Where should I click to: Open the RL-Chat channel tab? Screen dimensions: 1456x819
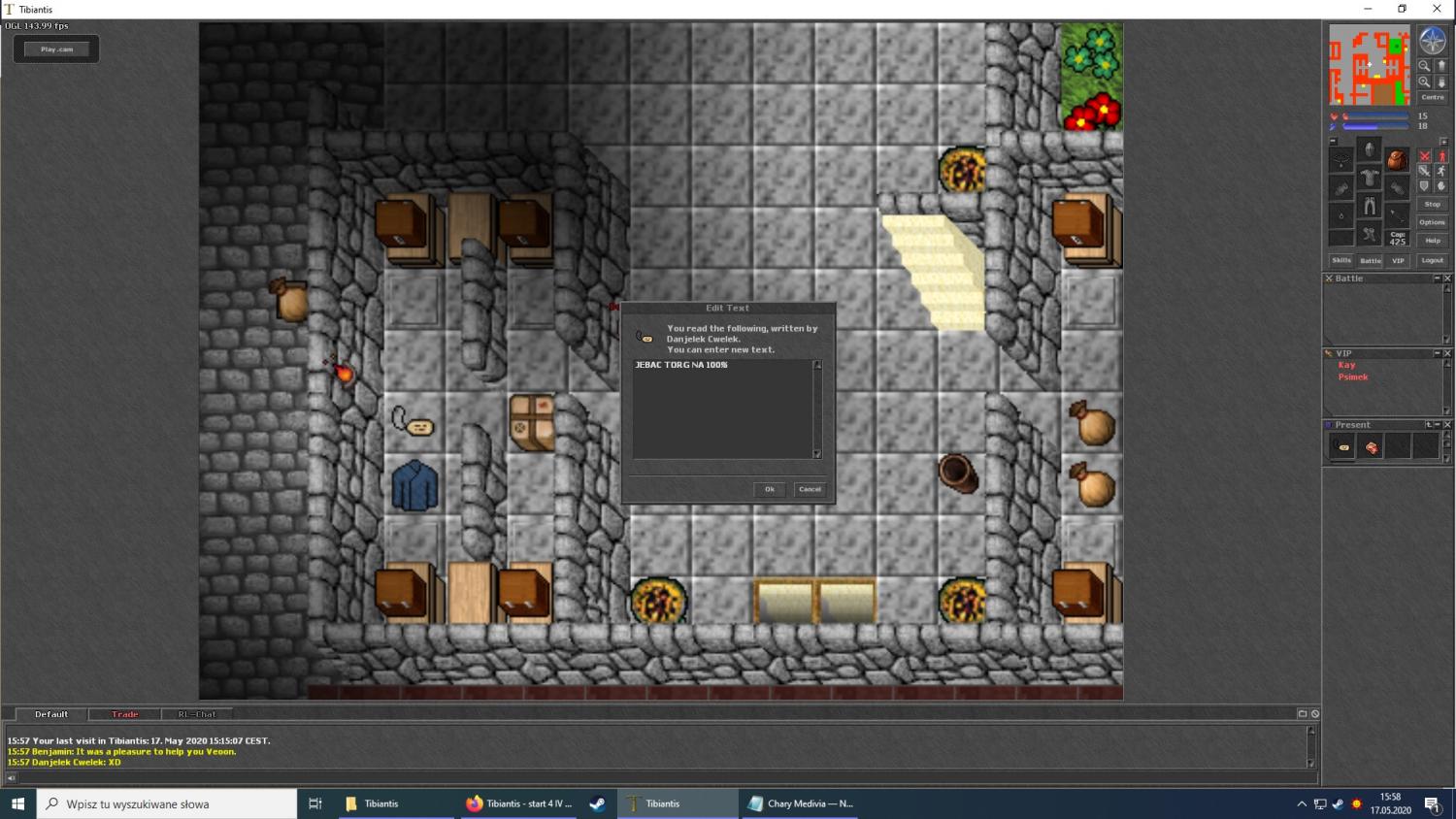pos(196,714)
